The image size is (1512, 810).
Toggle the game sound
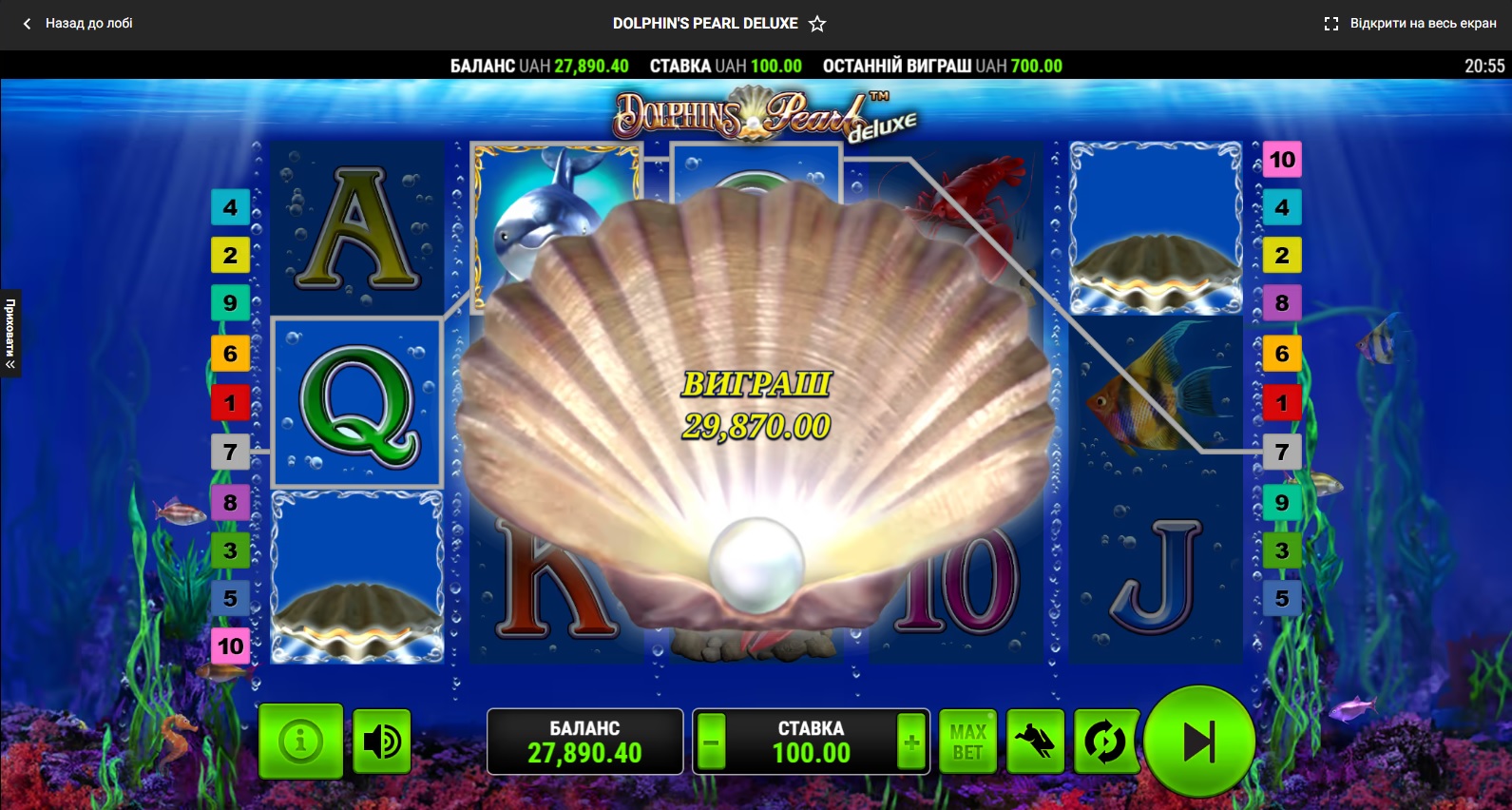[382, 741]
